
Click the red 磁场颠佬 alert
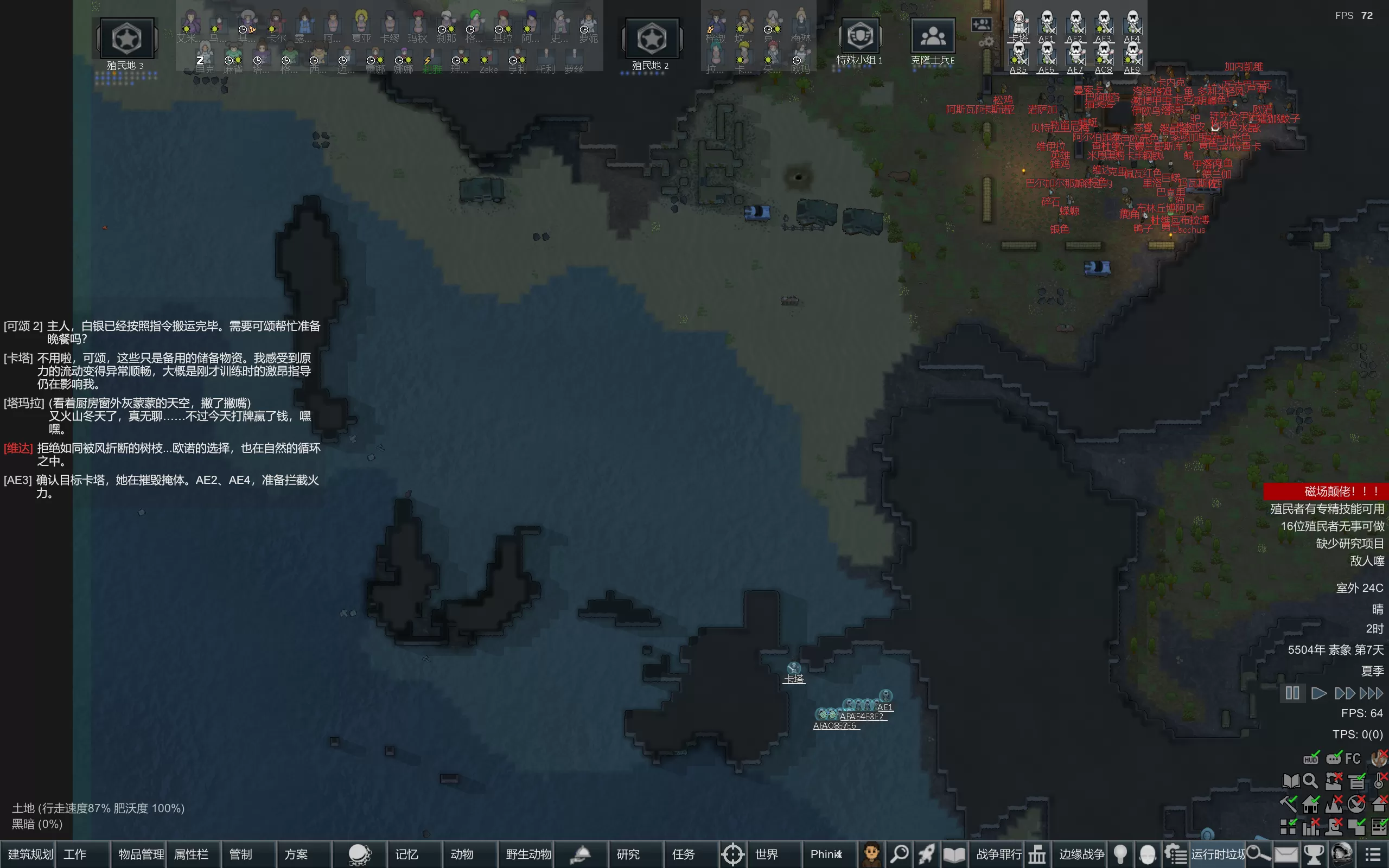coord(1326,492)
